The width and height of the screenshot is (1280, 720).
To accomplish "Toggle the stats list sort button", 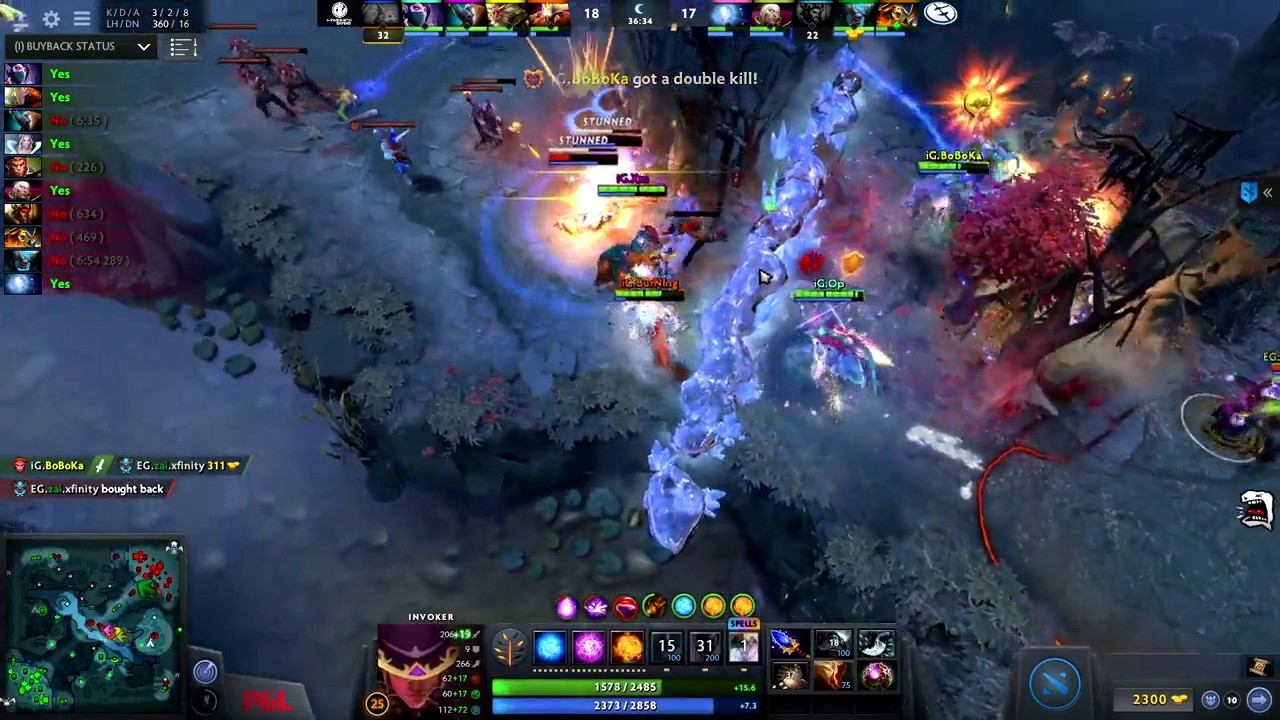I will pos(181,47).
